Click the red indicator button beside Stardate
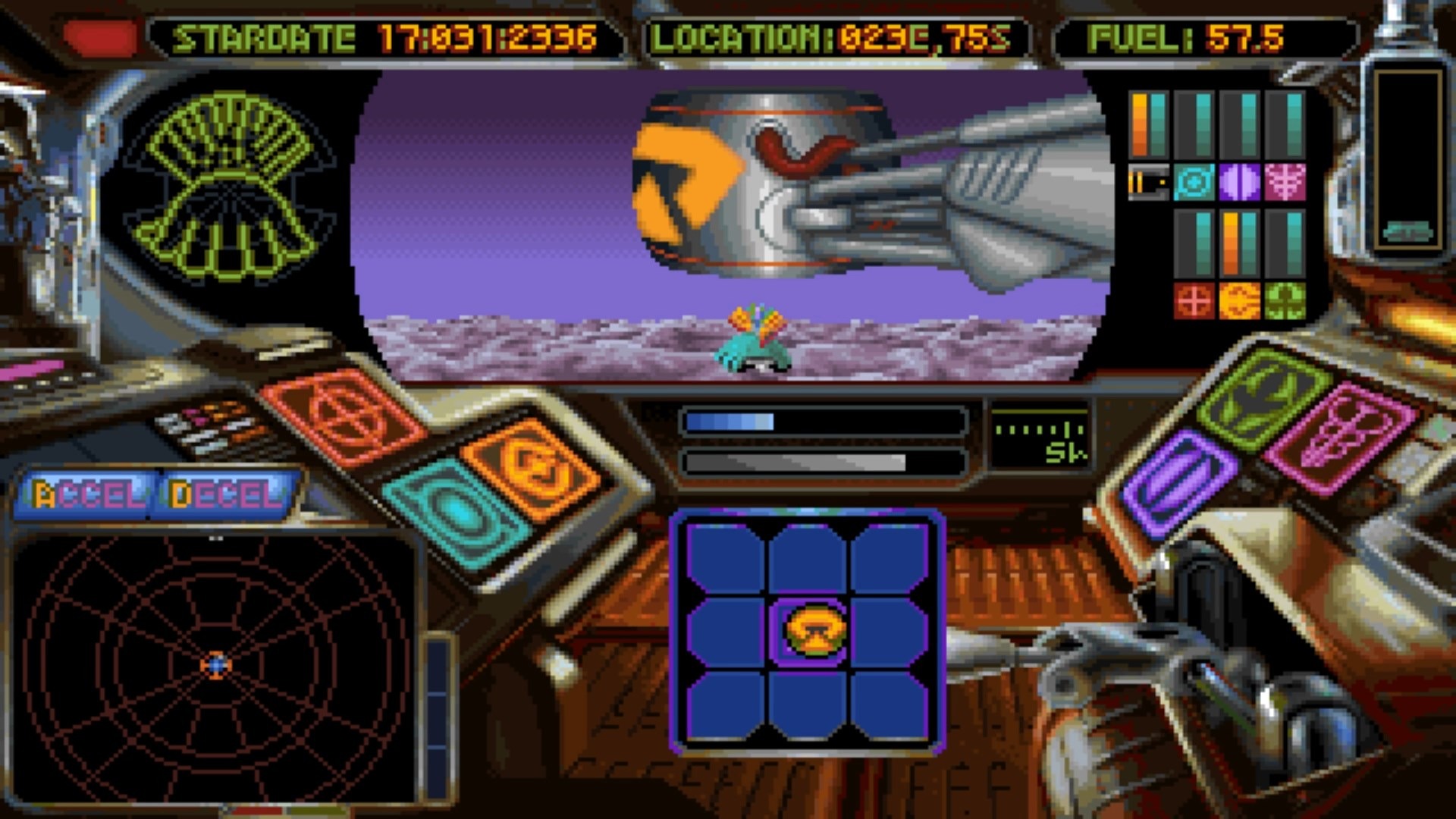The image size is (1456, 819). [99, 36]
